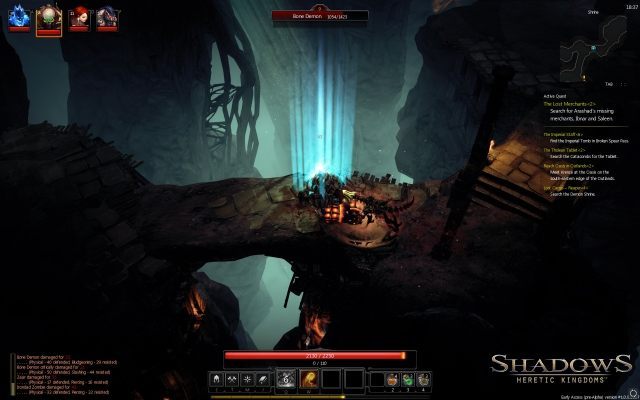640x400 pixels.
Task: Select the skull-faced character portrait
Action: [x=48, y=17]
